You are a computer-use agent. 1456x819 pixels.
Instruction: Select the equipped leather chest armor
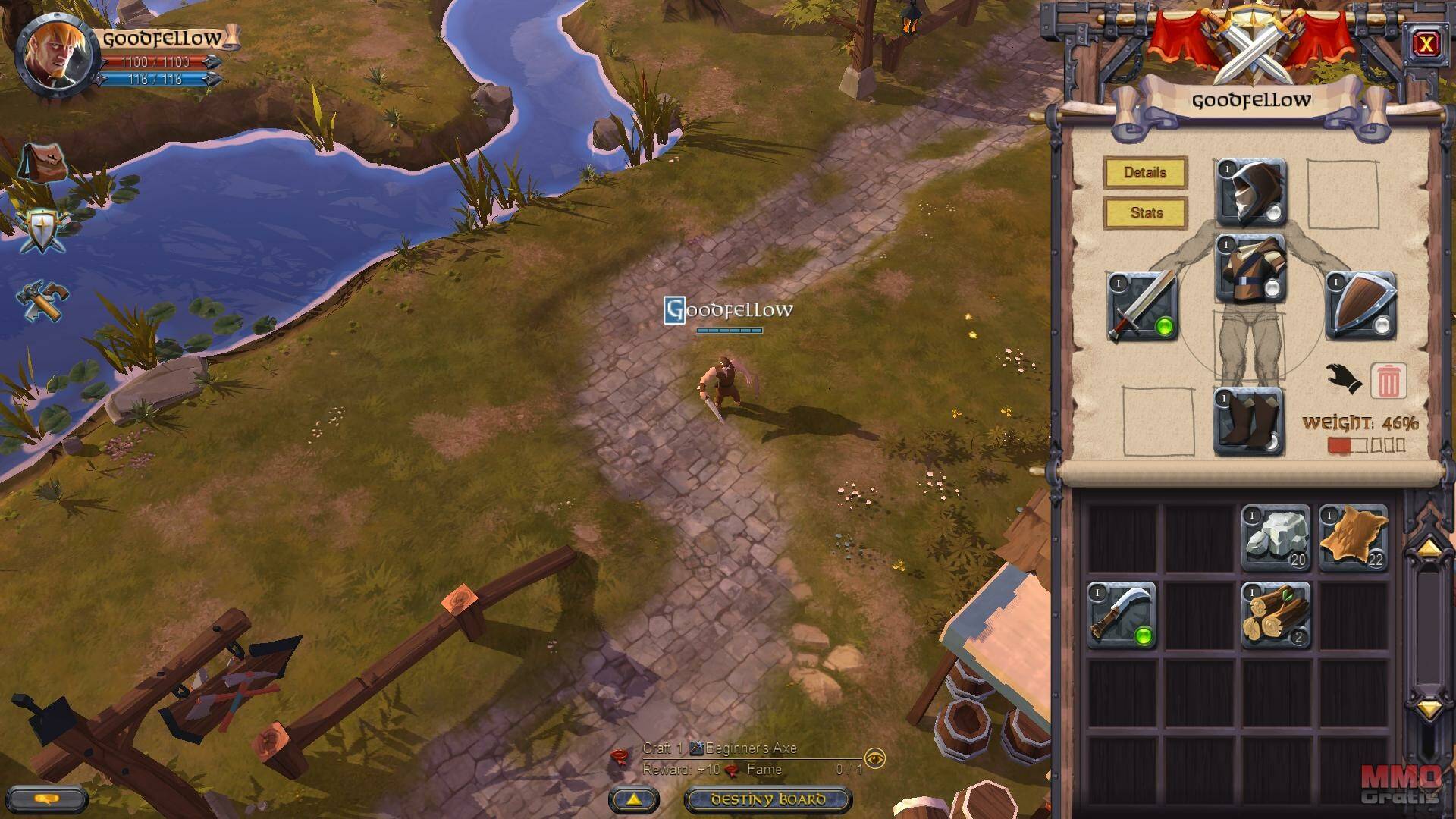pos(1250,269)
